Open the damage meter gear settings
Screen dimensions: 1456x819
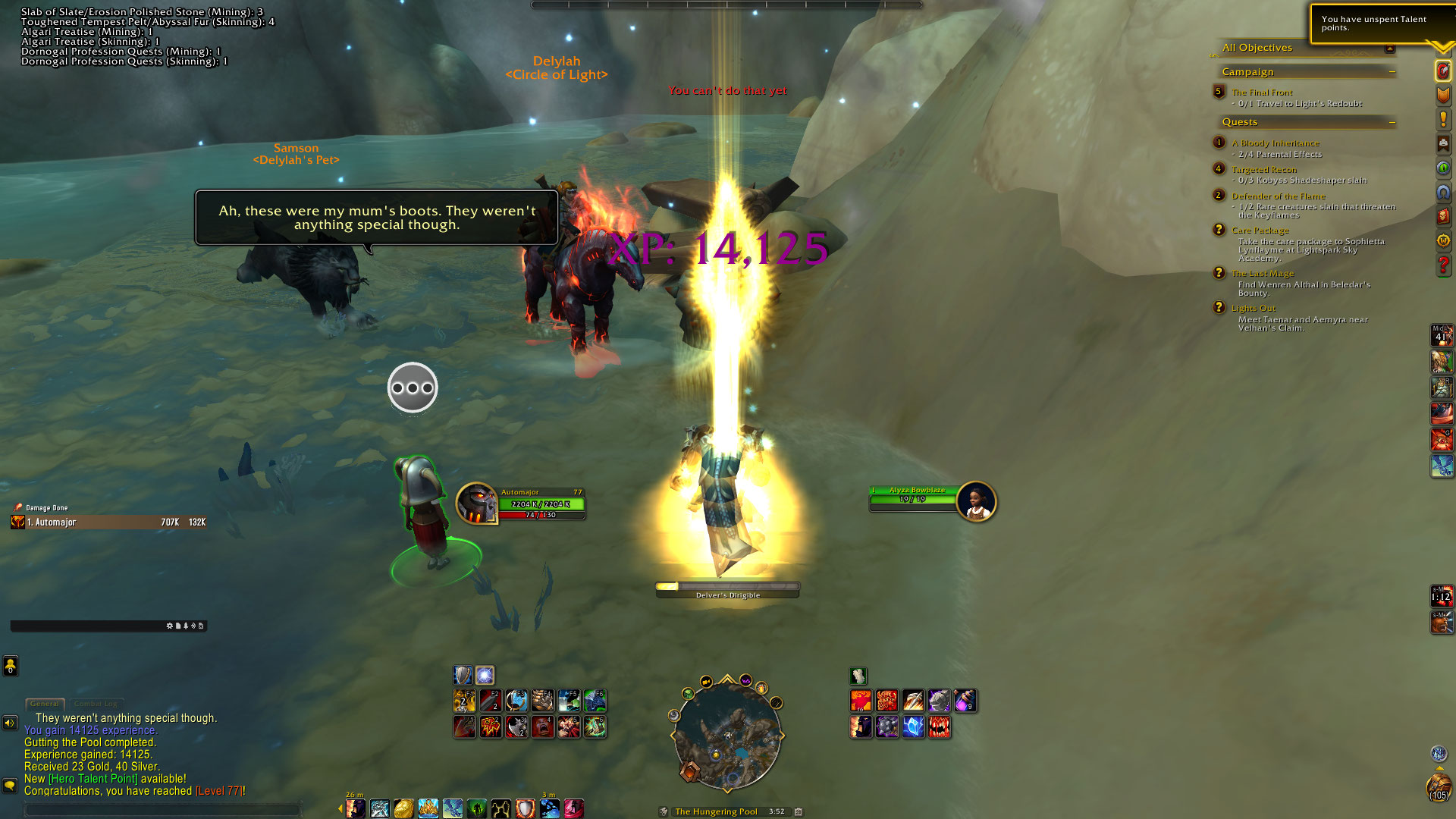pyautogui.click(x=169, y=626)
